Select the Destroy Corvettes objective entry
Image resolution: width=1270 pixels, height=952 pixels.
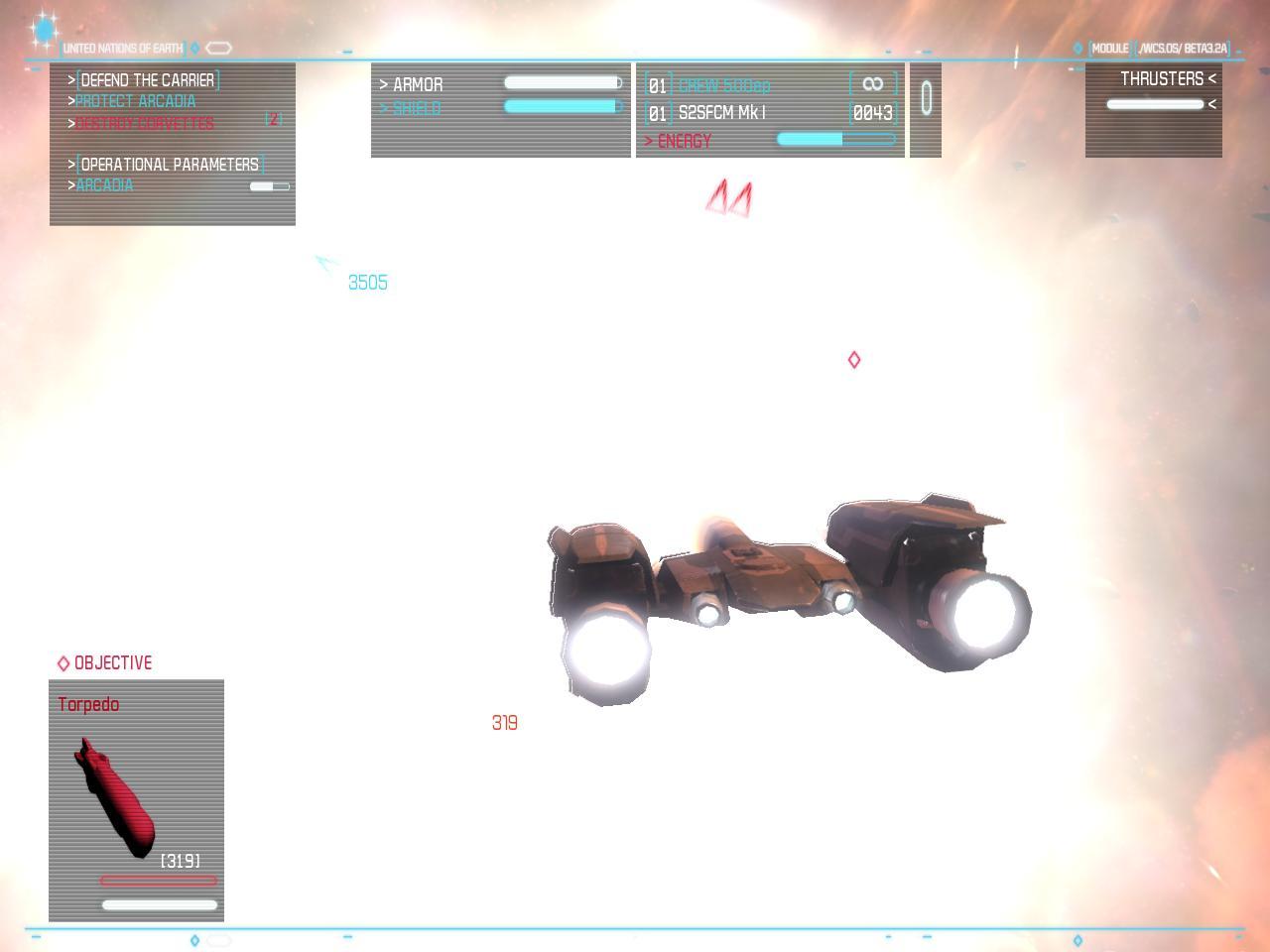click(145, 123)
